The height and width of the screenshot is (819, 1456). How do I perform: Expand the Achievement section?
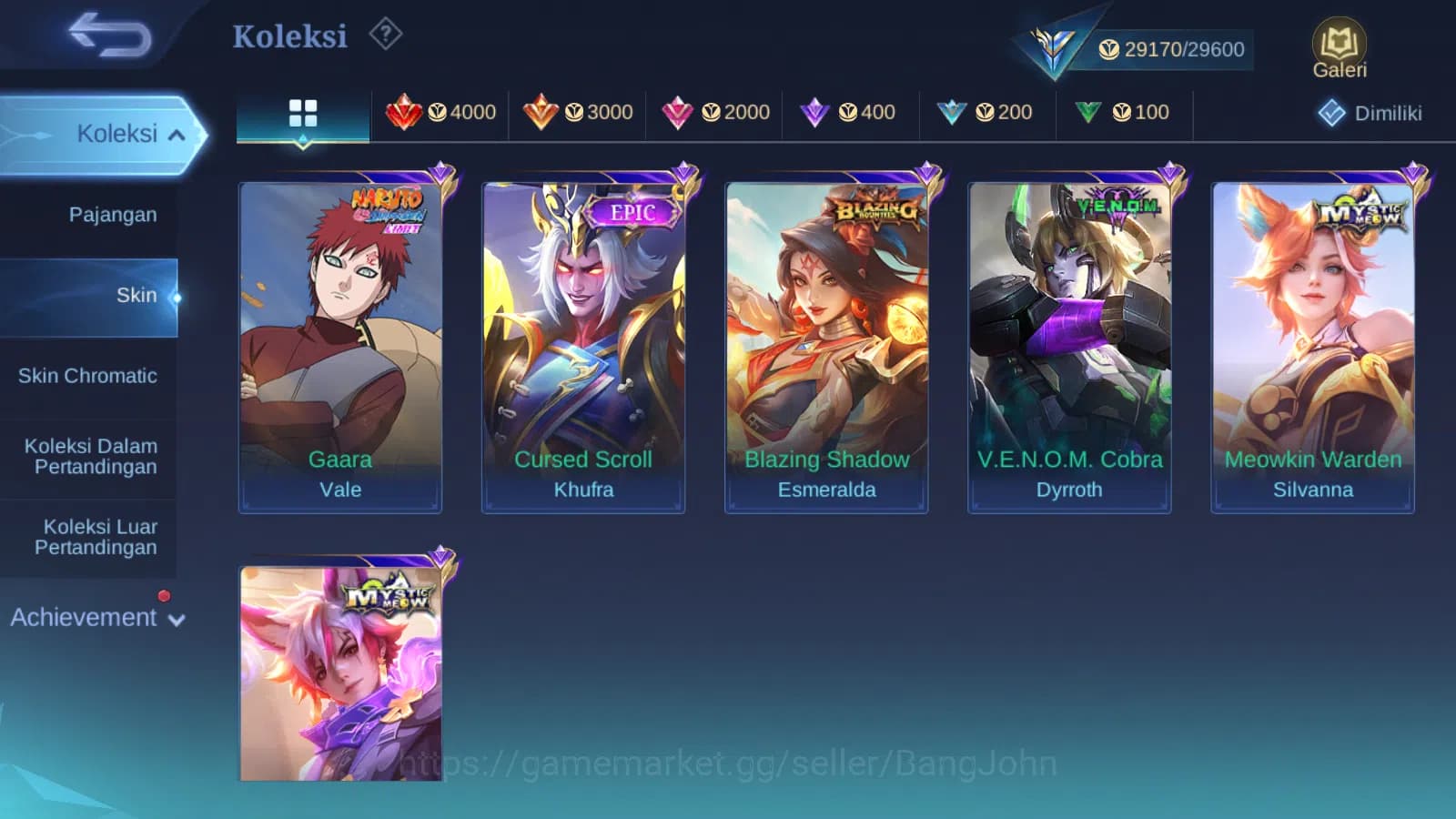(95, 617)
